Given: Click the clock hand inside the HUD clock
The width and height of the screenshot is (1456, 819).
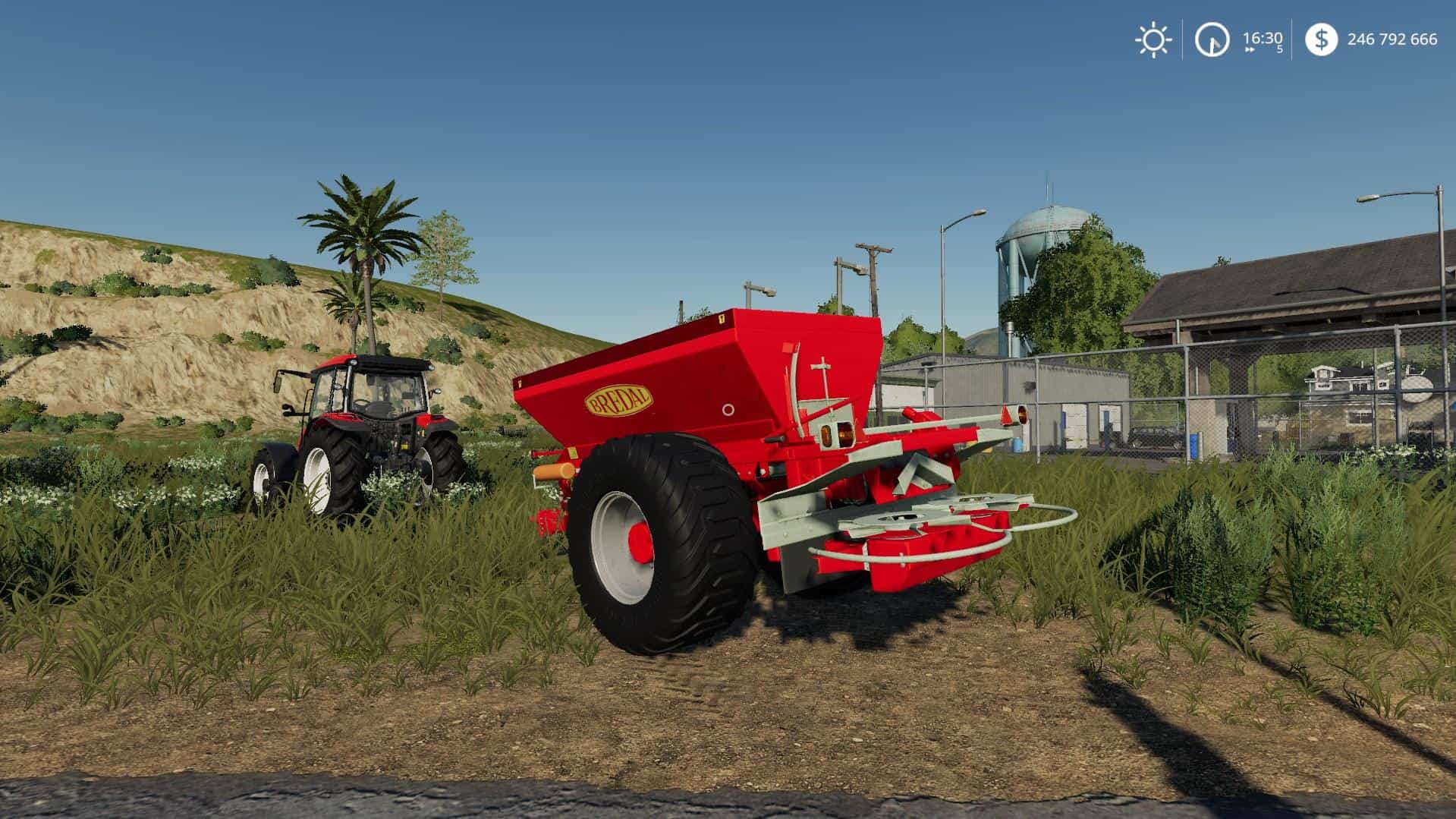Looking at the screenshot, I should click(1212, 44).
